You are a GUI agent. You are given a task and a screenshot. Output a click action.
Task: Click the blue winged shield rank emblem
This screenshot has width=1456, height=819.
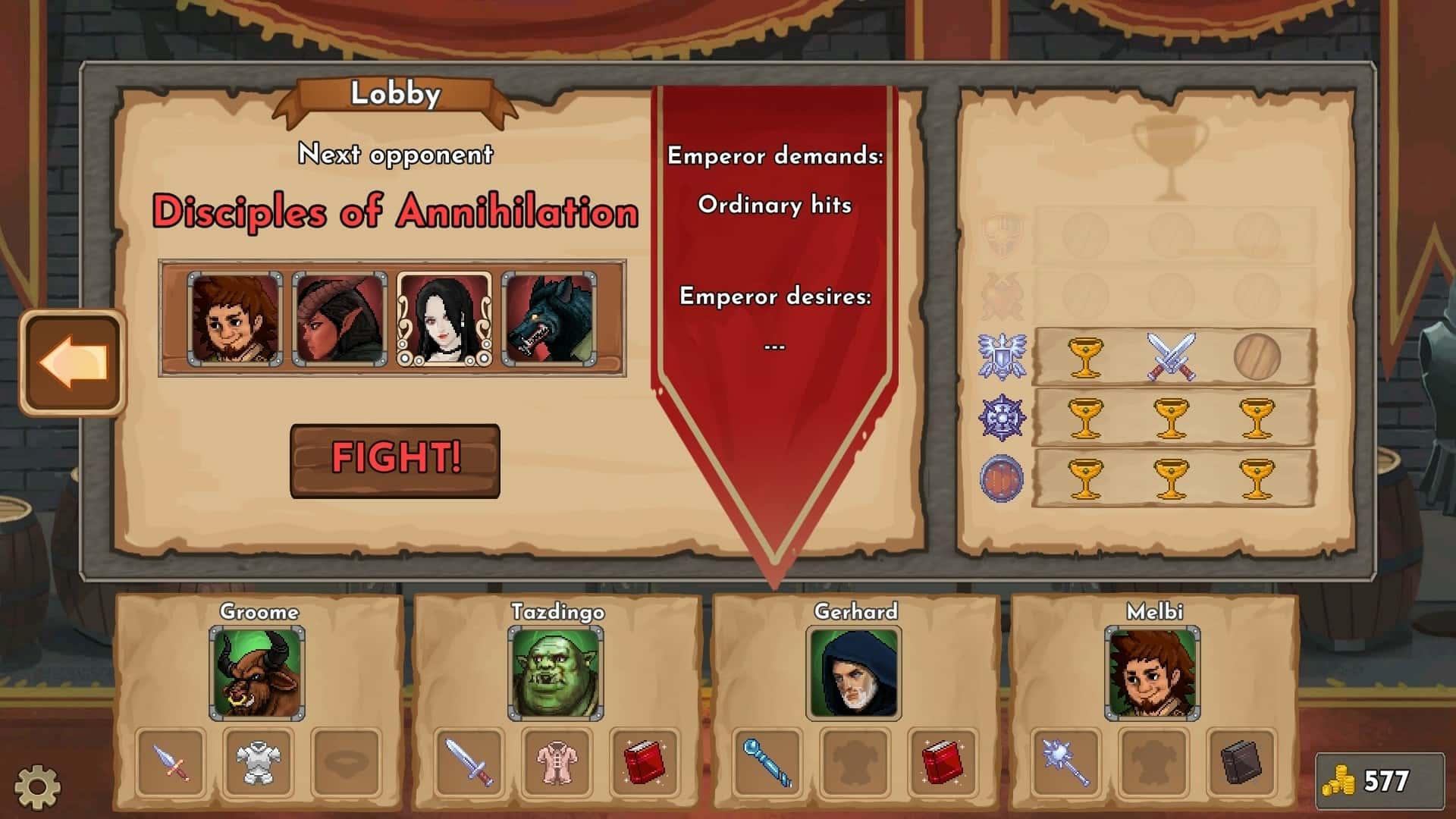tap(1000, 357)
